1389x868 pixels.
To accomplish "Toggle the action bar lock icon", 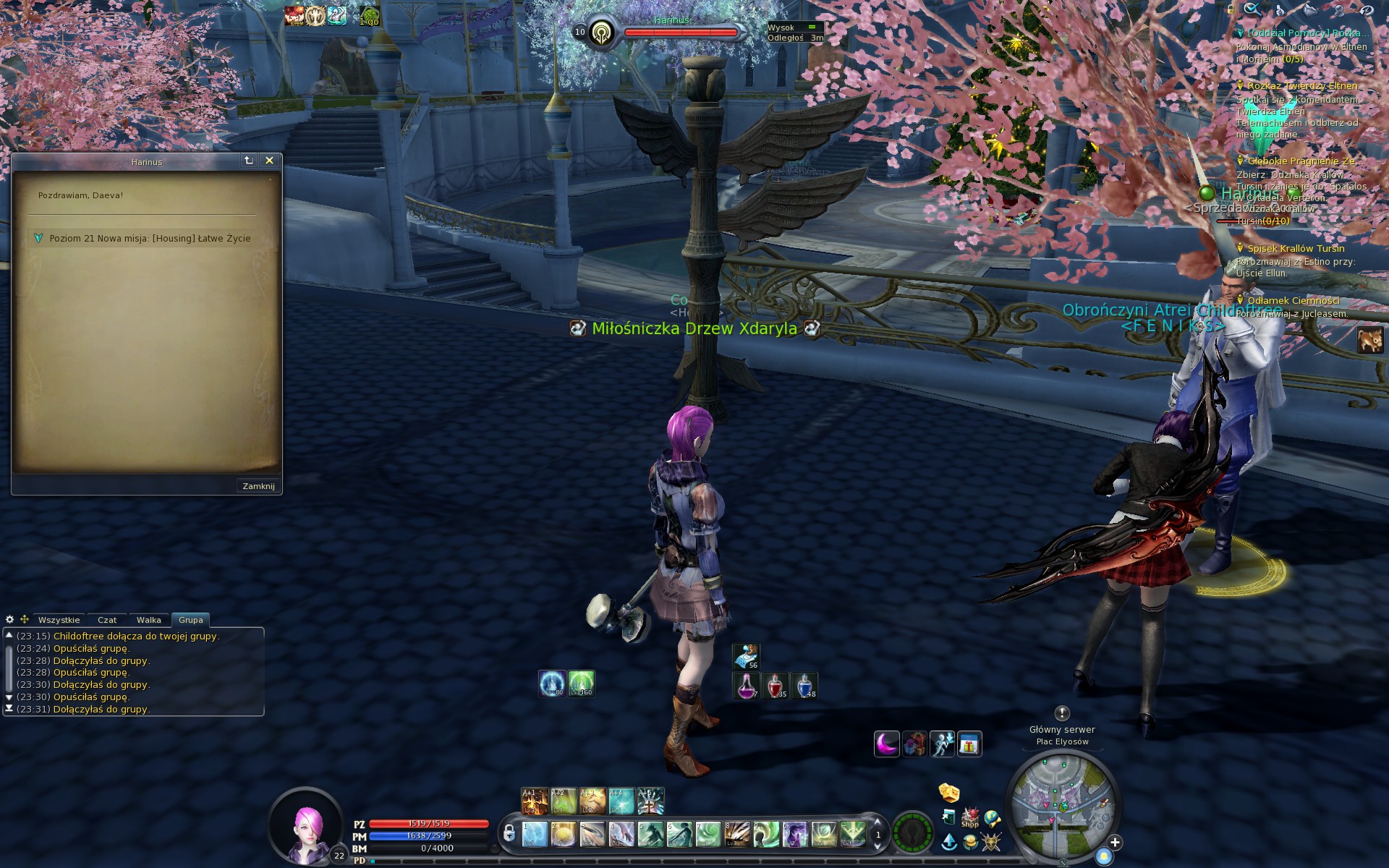I will [509, 833].
